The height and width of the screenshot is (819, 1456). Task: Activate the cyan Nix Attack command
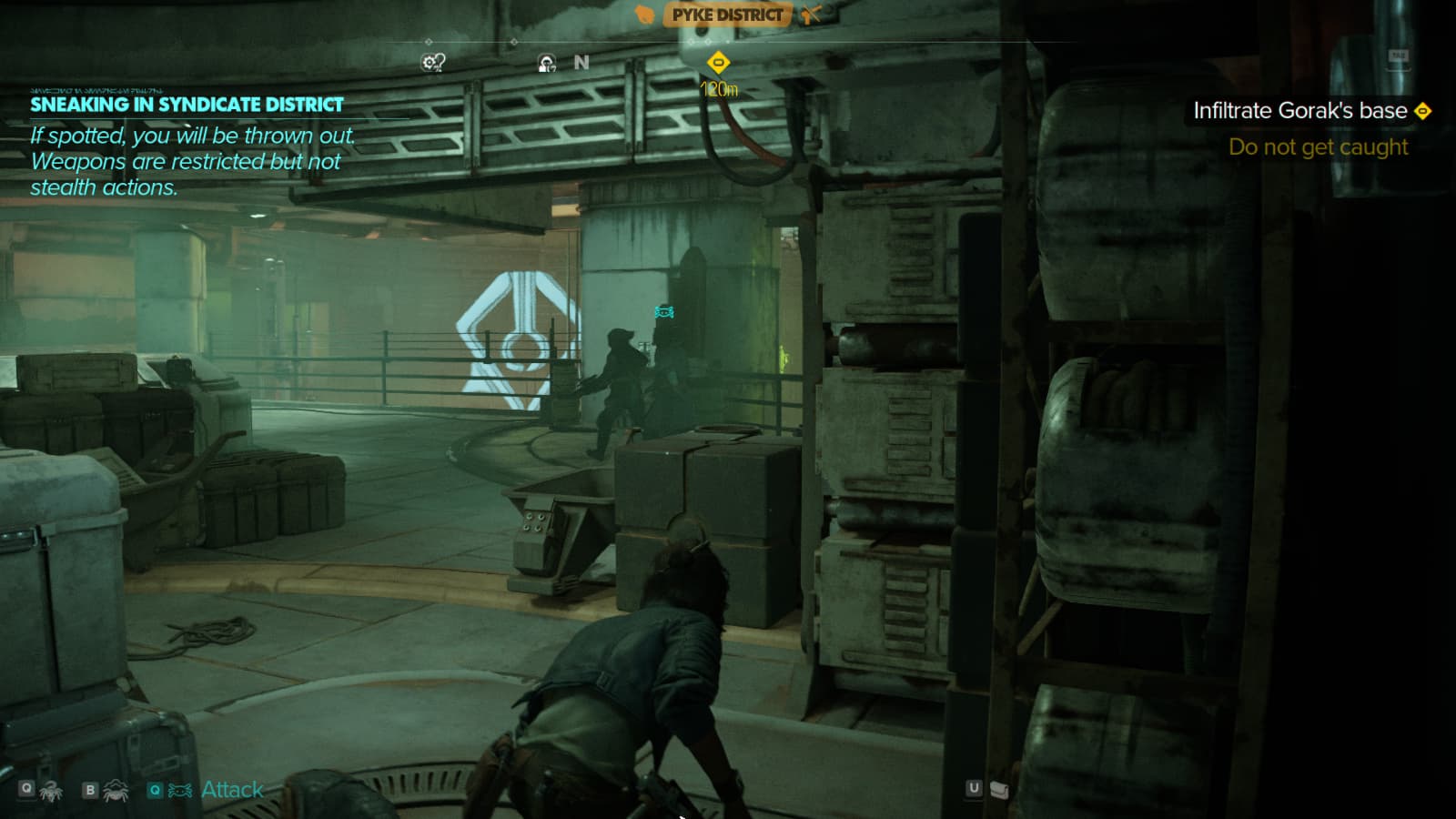[231, 790]
